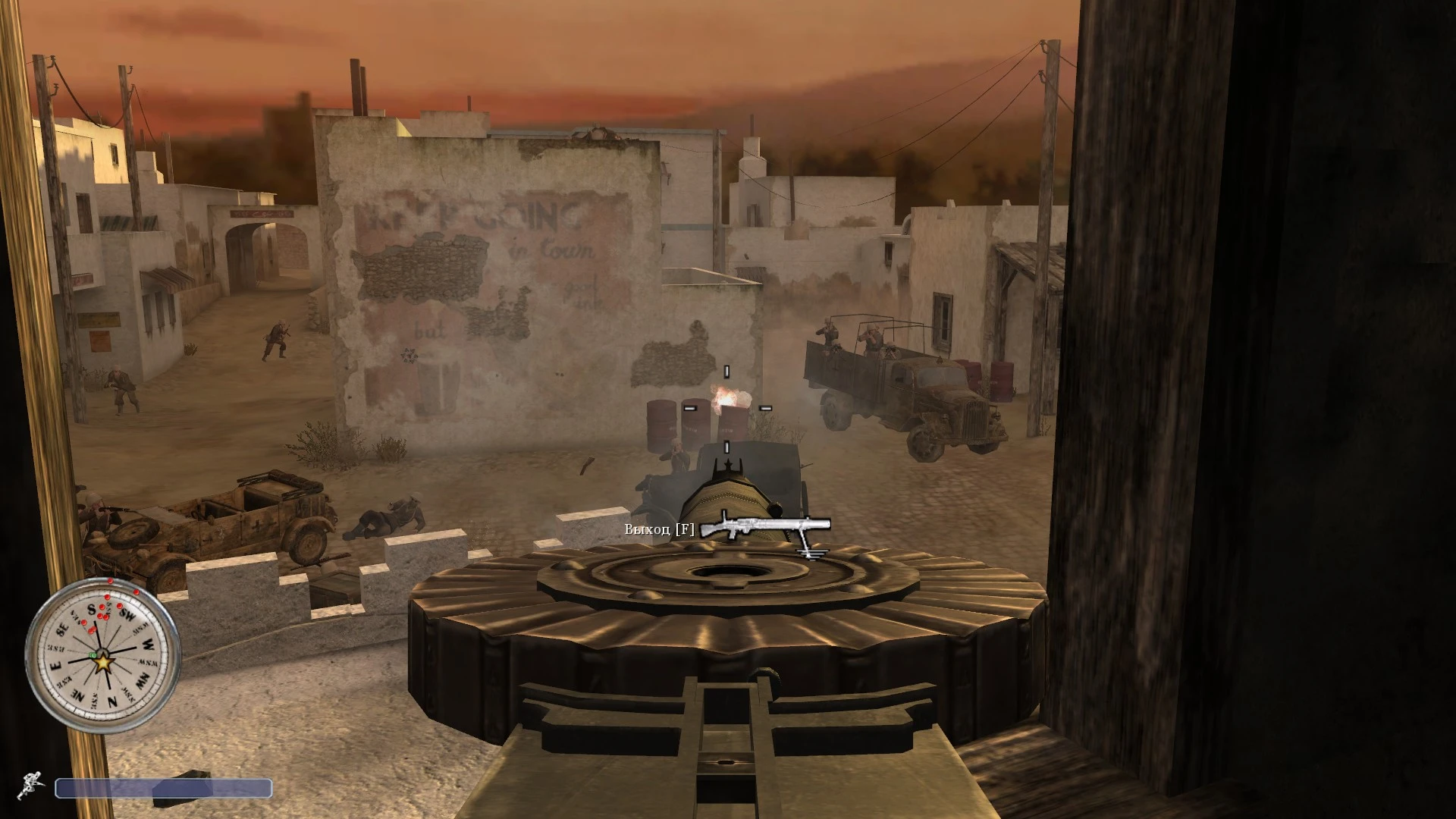Screen dimensions: 1456x819
Task: Click the green friendly marker at compass center
Action: pos(93,654)
